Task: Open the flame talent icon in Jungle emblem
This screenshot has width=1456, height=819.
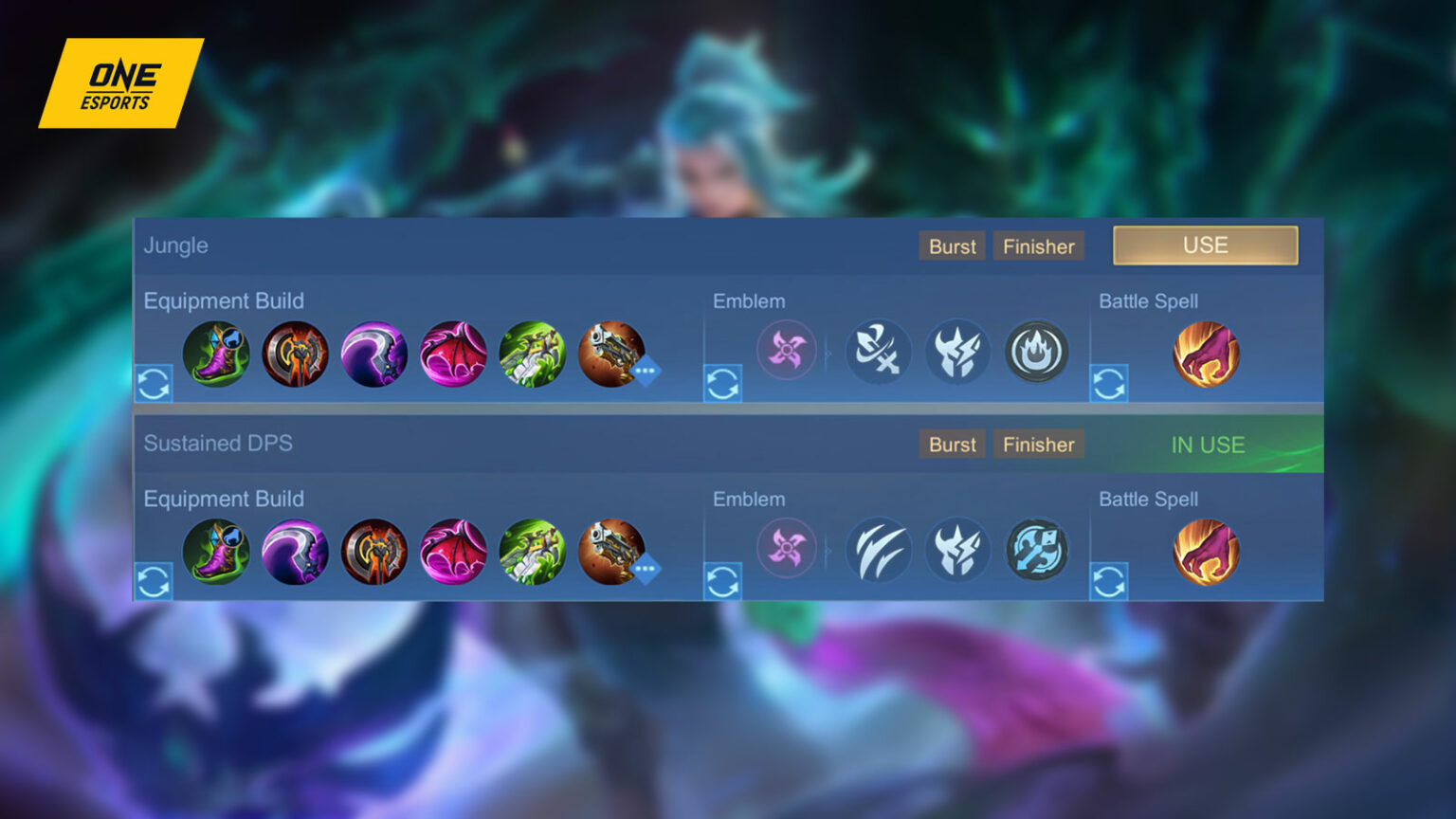Action: pos(1037,352)
